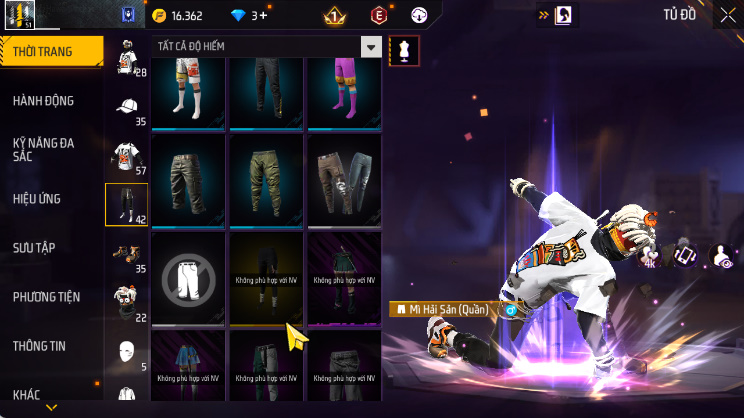Image resolution: width=744 pixels, height=418 pixels.
Task: Click the diamond currency counter
Action: point(250,15)
